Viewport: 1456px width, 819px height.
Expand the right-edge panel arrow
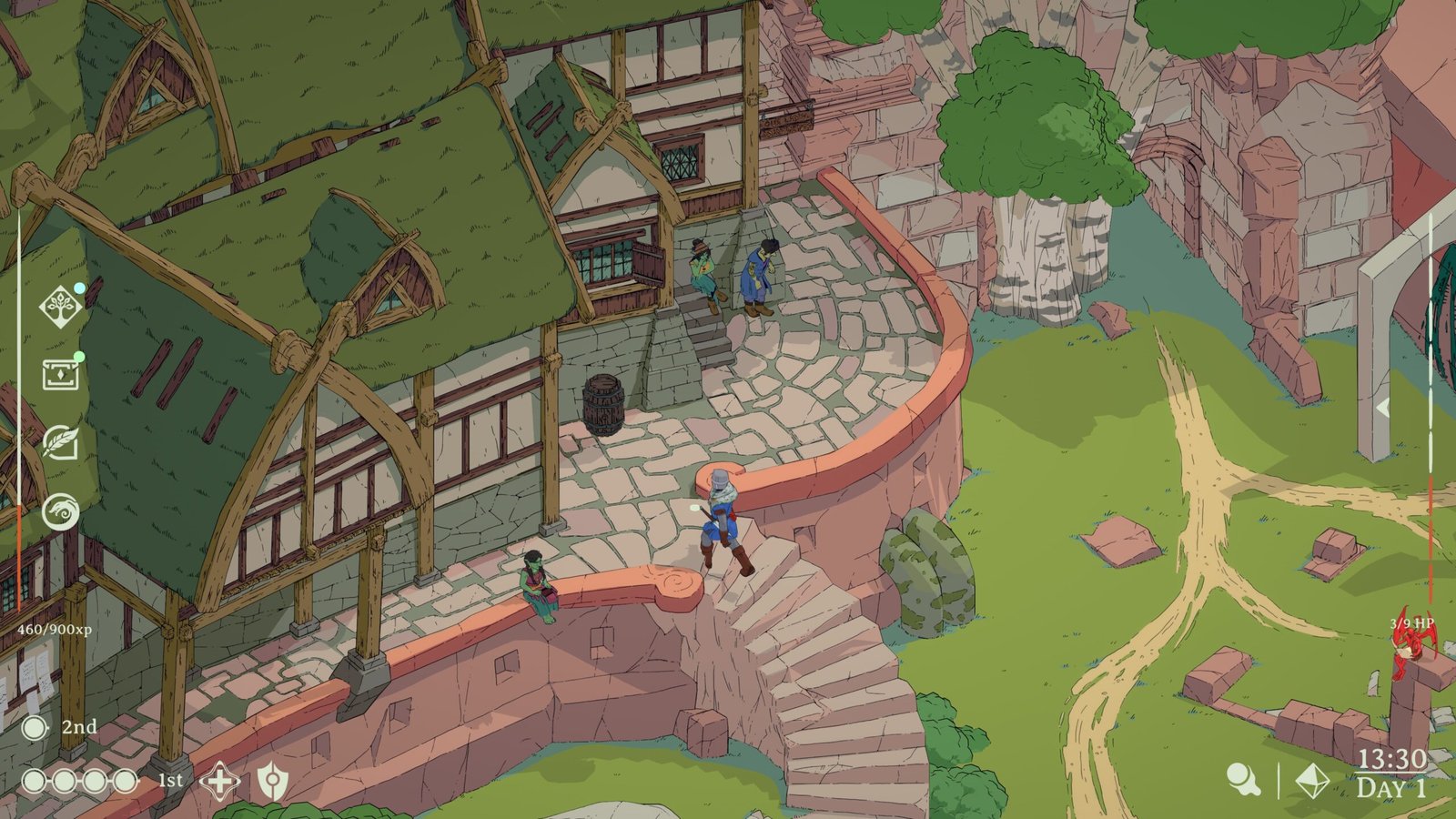[1382, 408]
